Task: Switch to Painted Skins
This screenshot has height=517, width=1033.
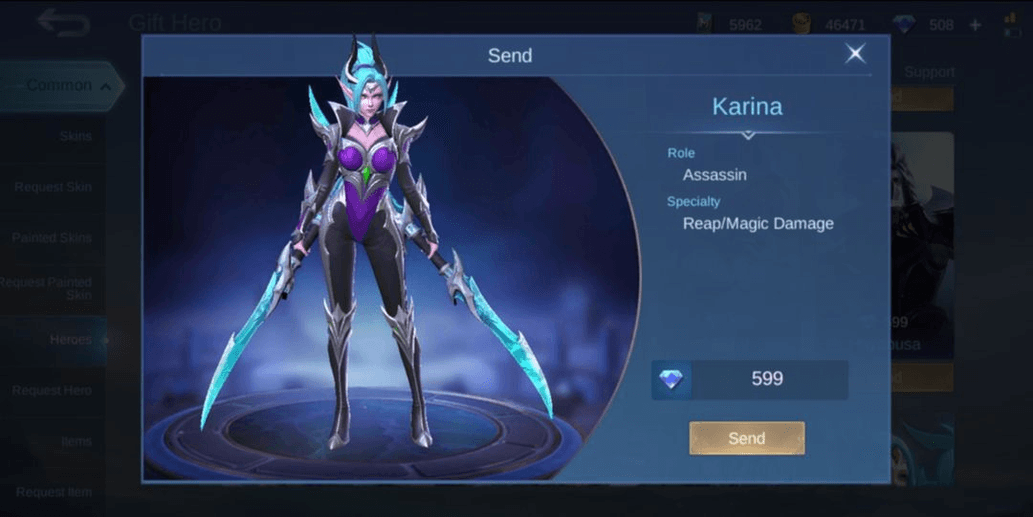Action: pyautogui.click(x=52, y=238)
